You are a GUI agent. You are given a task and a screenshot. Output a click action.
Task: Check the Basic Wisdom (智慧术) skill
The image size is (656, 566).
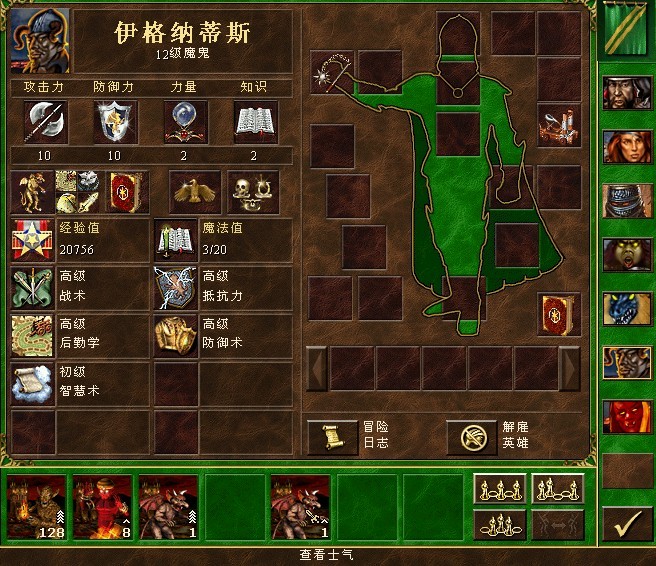click(31, 384)
